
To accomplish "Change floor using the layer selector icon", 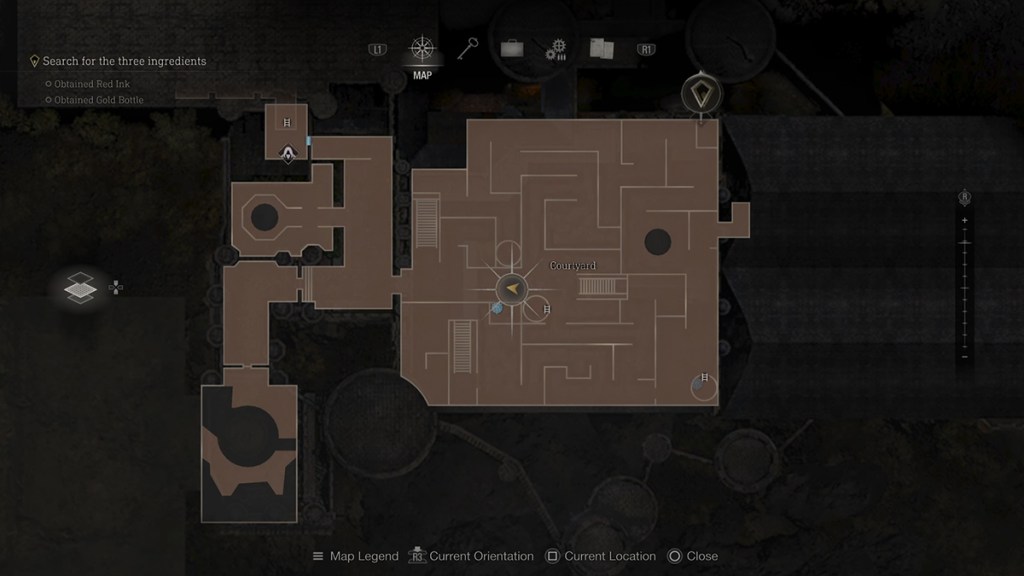I will pyautogui.click(x=80, y=288).
